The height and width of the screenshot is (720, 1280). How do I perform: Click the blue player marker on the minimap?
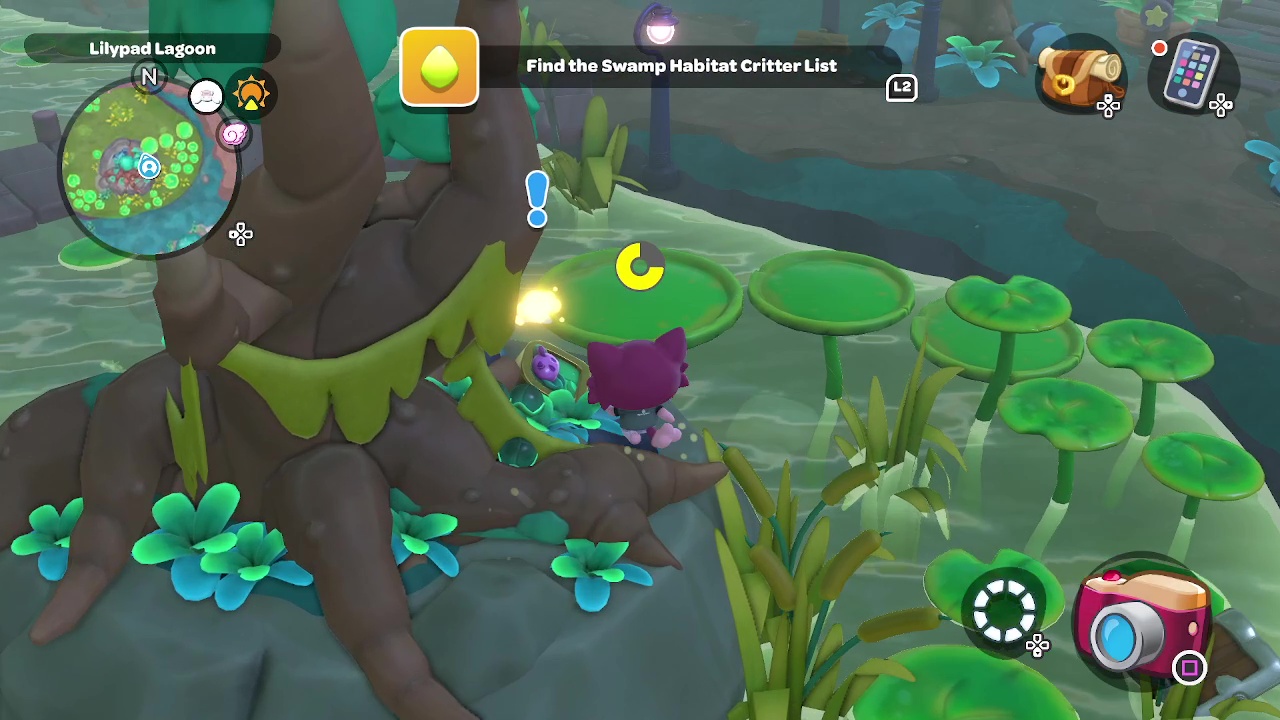click(148, 168)
